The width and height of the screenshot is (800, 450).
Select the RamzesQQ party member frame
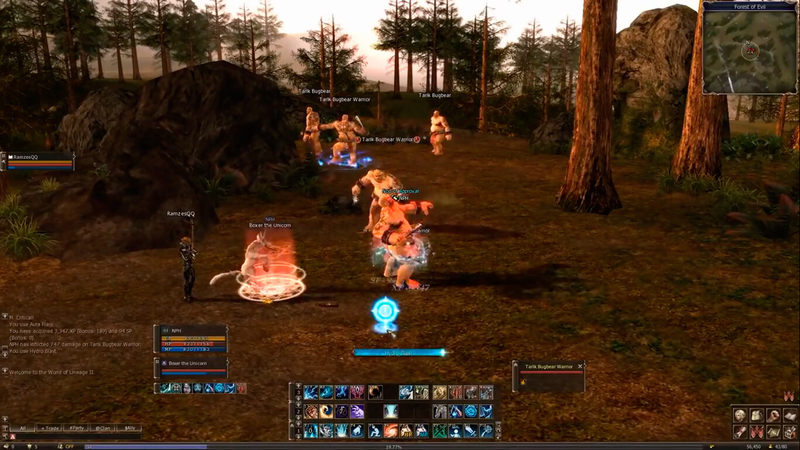pos(38,160)
